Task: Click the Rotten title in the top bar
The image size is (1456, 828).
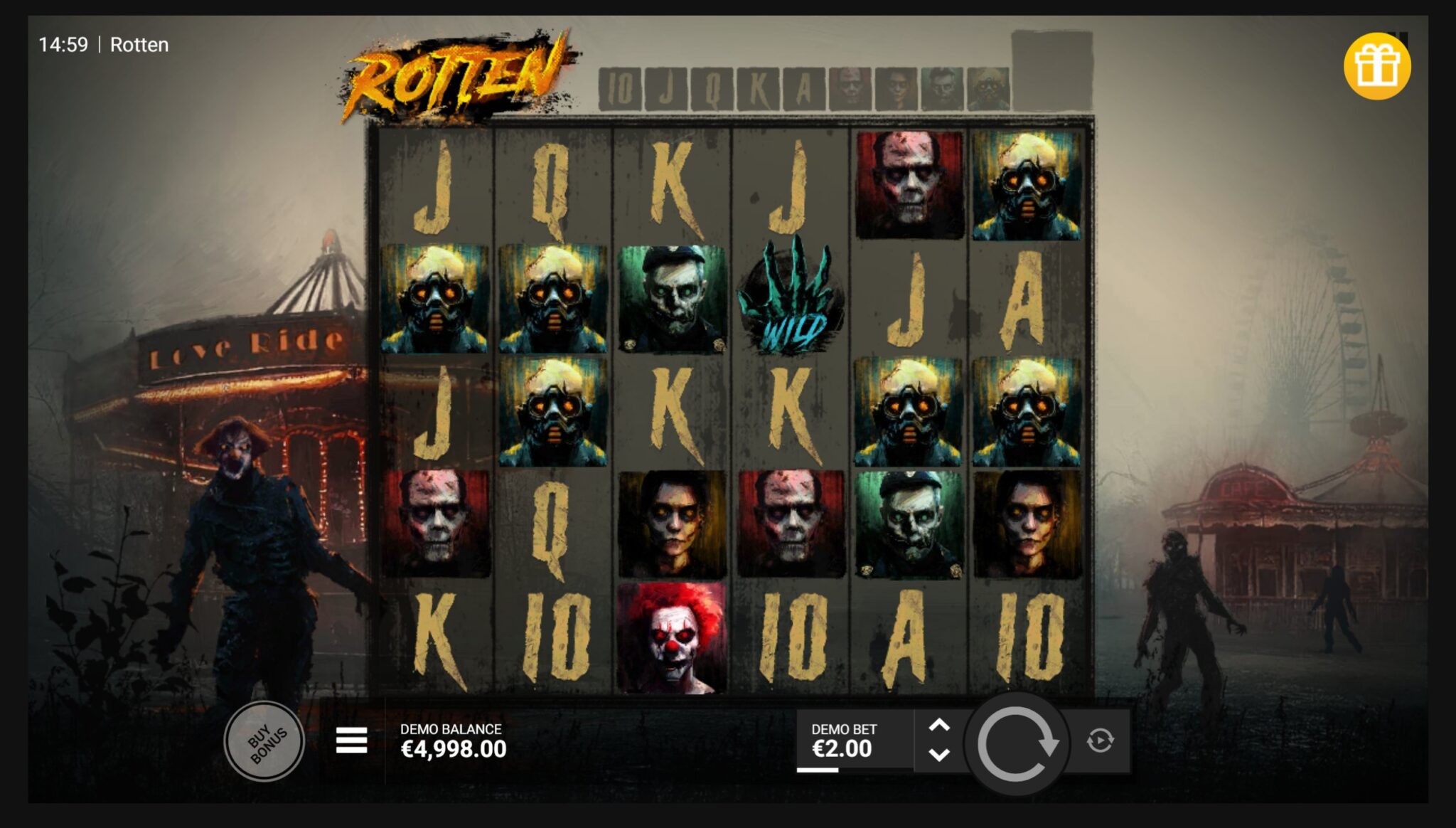Action: 139,45
